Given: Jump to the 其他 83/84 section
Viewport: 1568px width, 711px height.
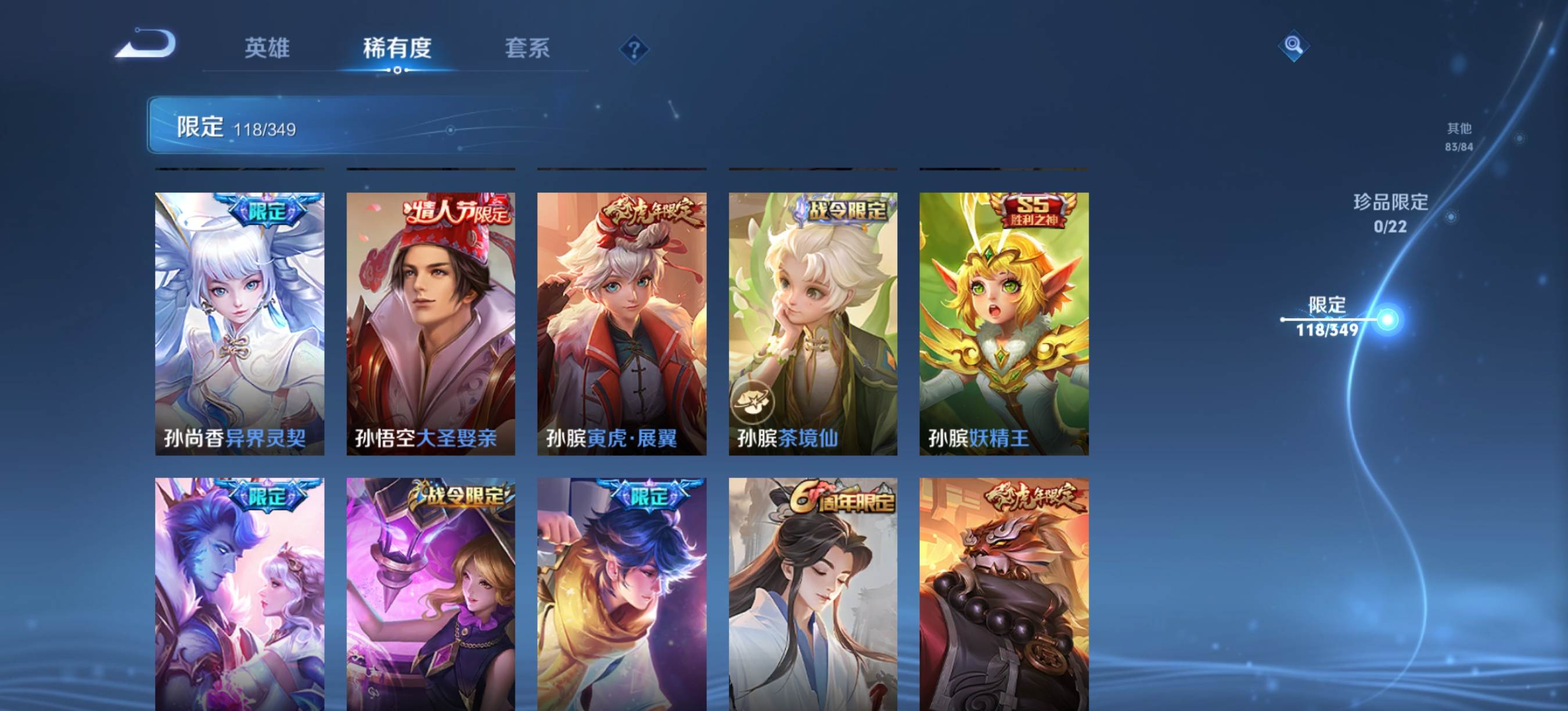Looking at the screenshot, I should [1459, 137].
